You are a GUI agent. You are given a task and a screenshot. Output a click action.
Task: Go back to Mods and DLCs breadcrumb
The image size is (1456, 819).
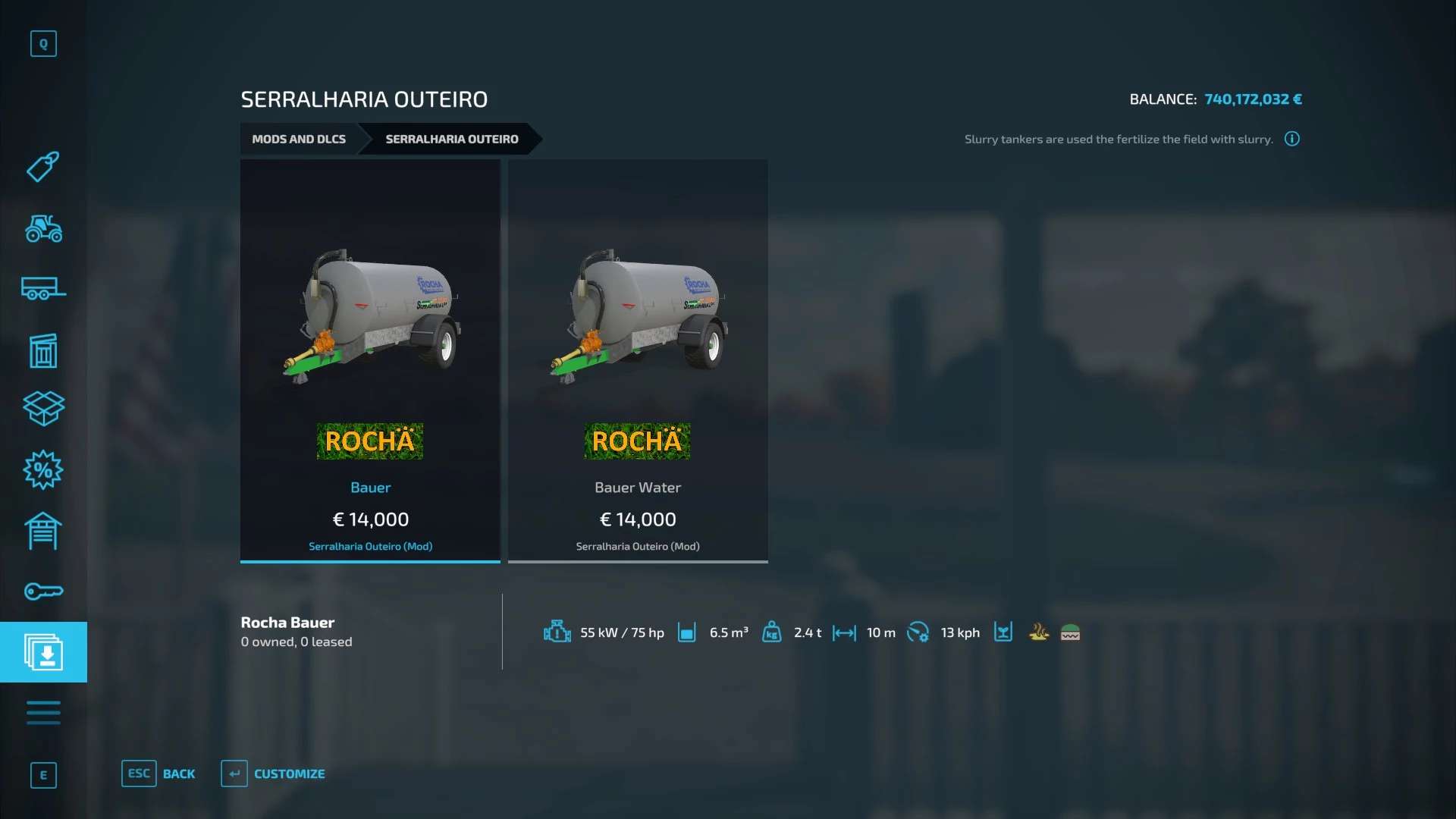coord(299,140)
